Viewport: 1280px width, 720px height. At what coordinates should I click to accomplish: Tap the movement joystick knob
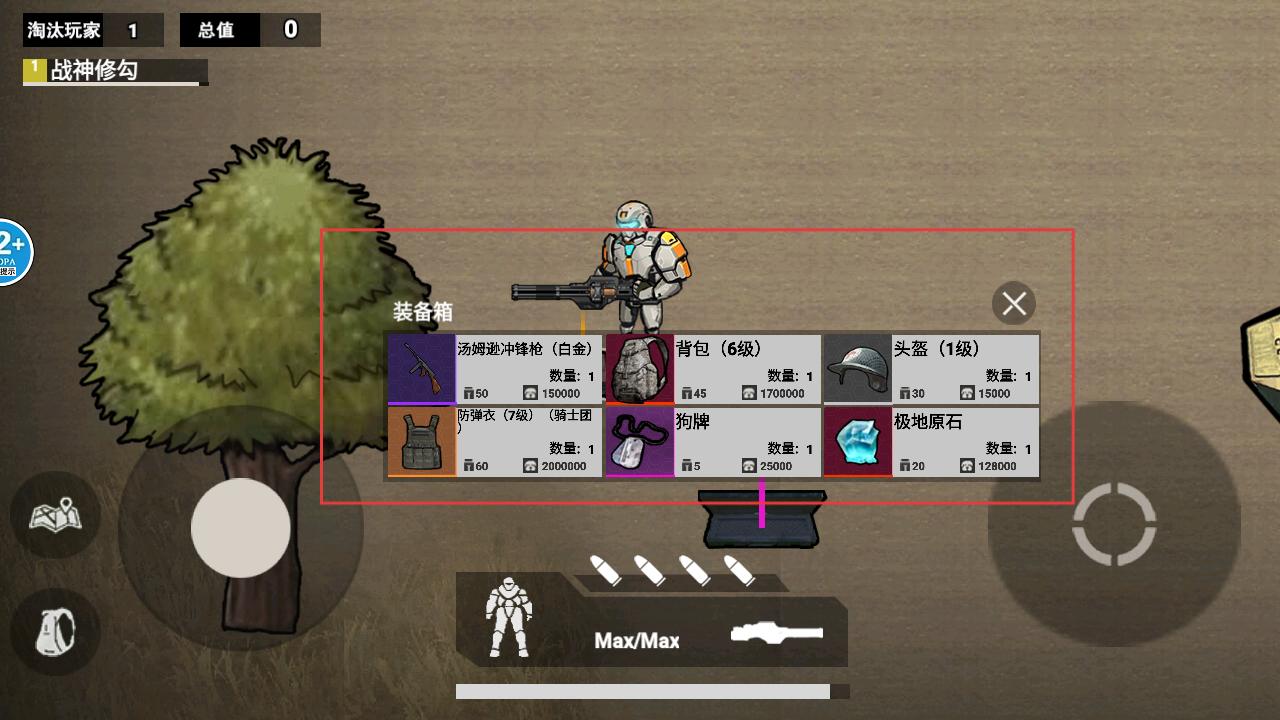[240, 527]
